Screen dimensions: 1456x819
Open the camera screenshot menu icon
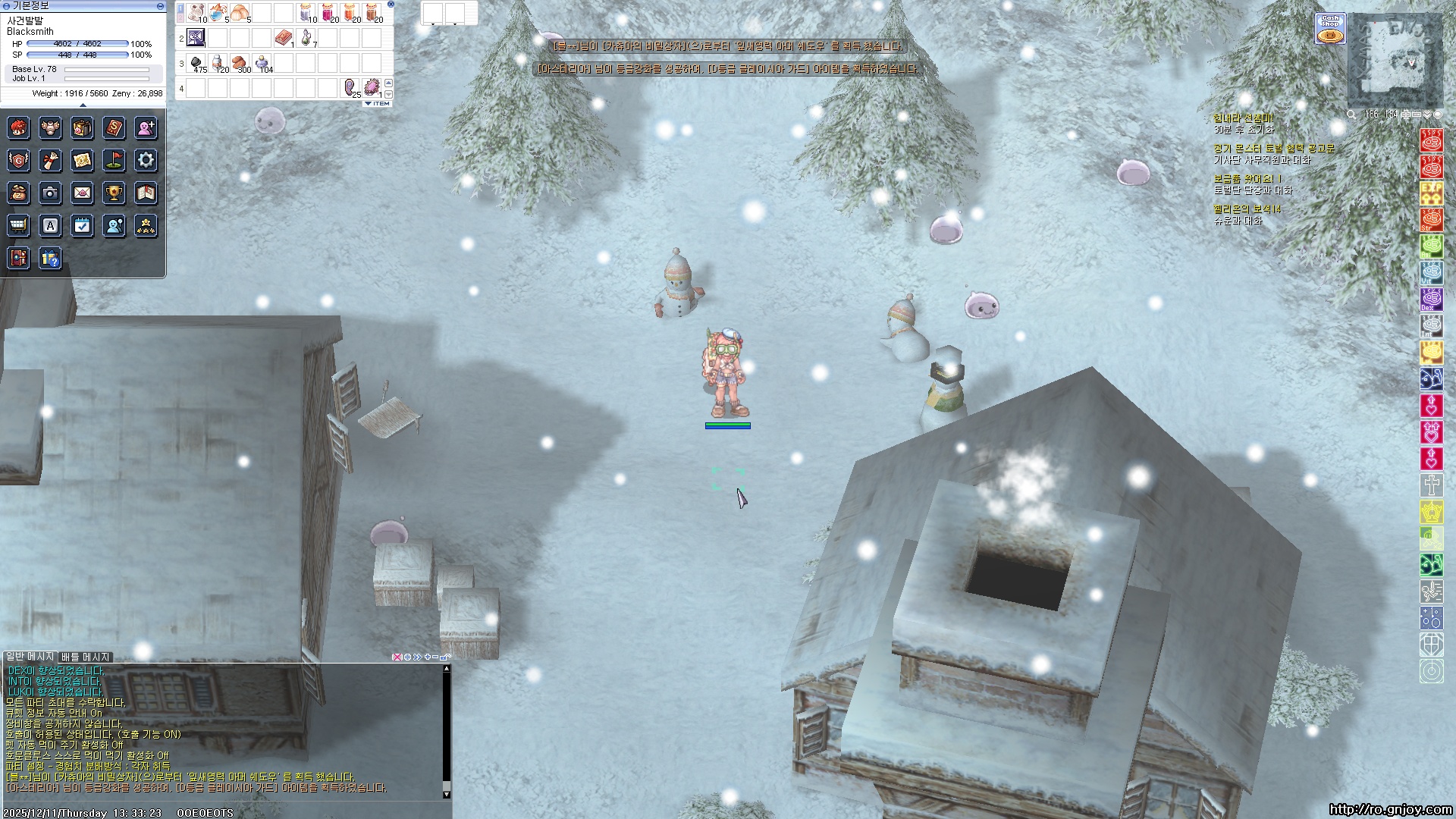click(50, 193)
